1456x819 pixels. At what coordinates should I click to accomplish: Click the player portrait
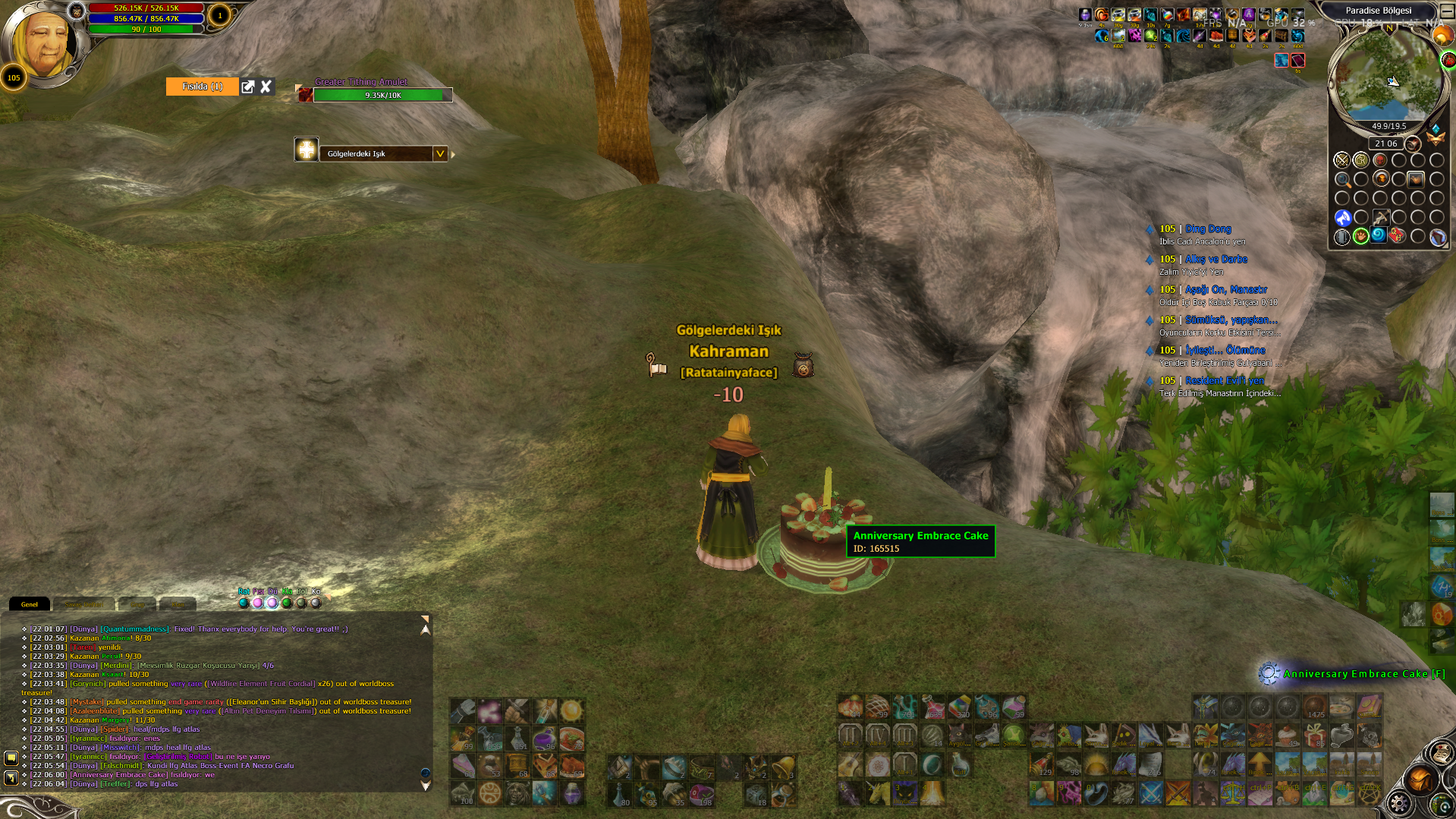(x=42, y=44)
